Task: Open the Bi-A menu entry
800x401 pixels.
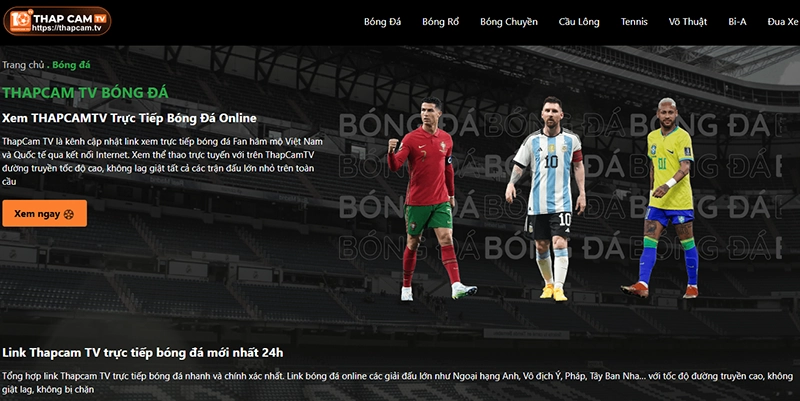Action: (737, 21)
